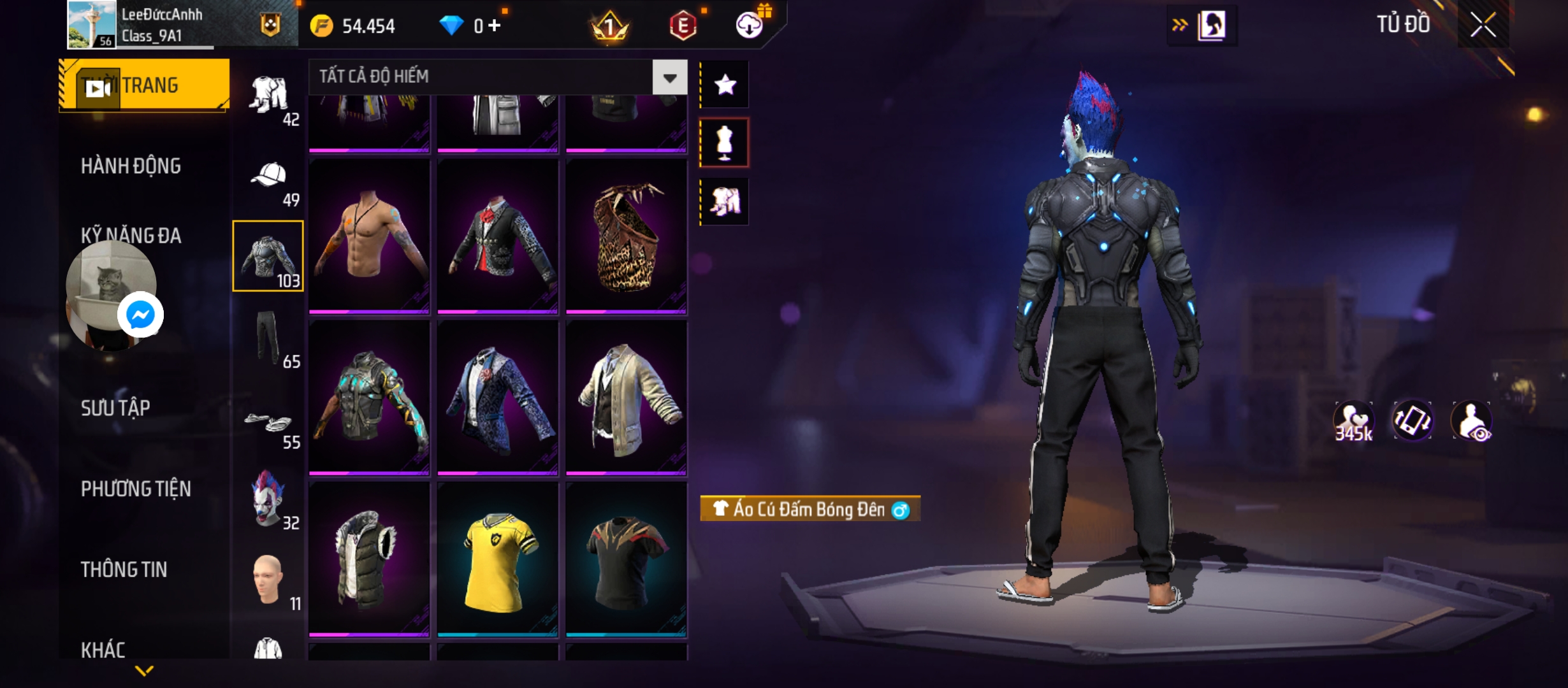This screenshot has height=688, width=1568.
Task: Pick the cream cardigan jacket
Action: click(x=626, y=398)
